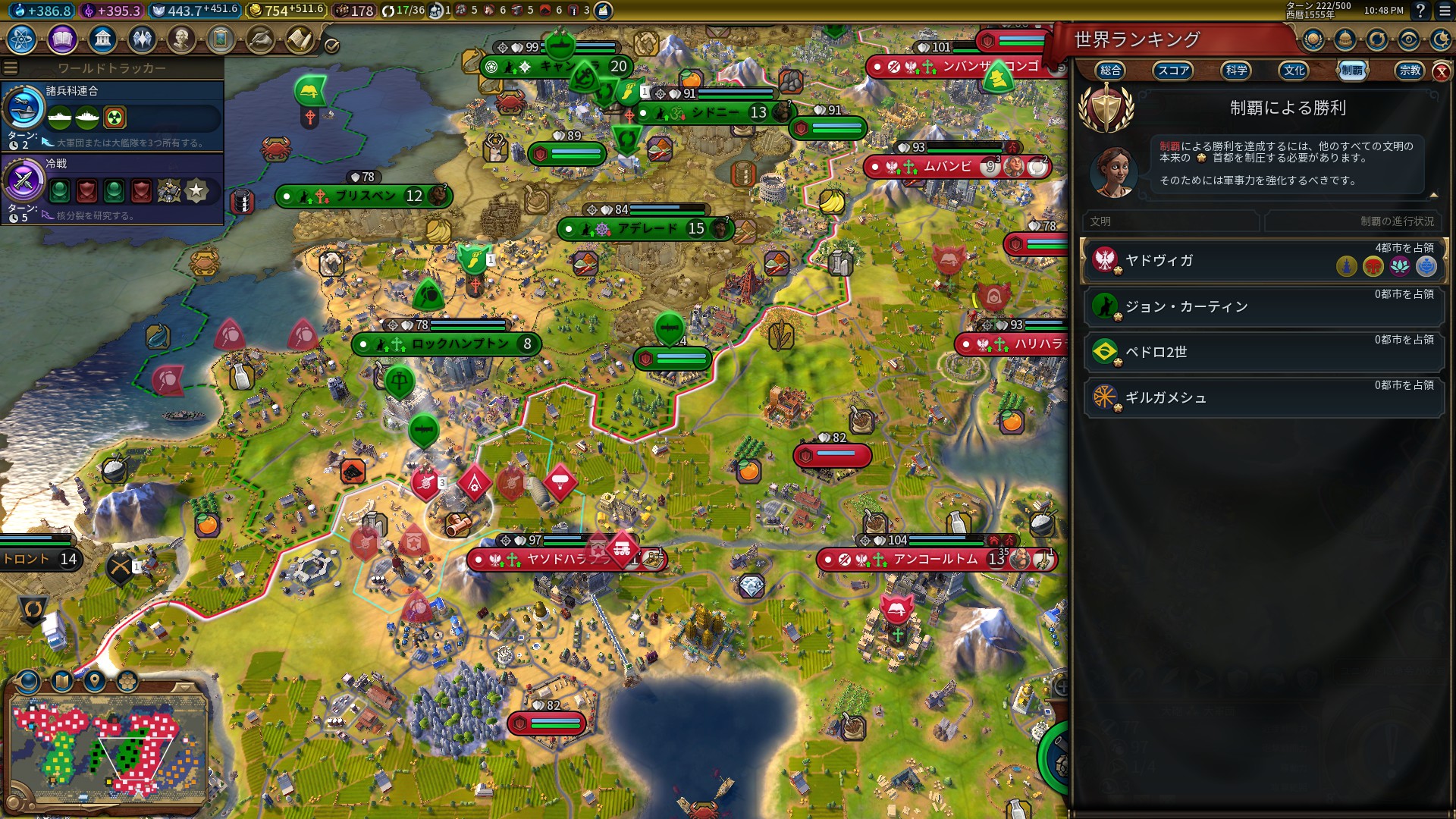
Task: Open the Civilopedia question mark button
Action: pos(1420,11)
